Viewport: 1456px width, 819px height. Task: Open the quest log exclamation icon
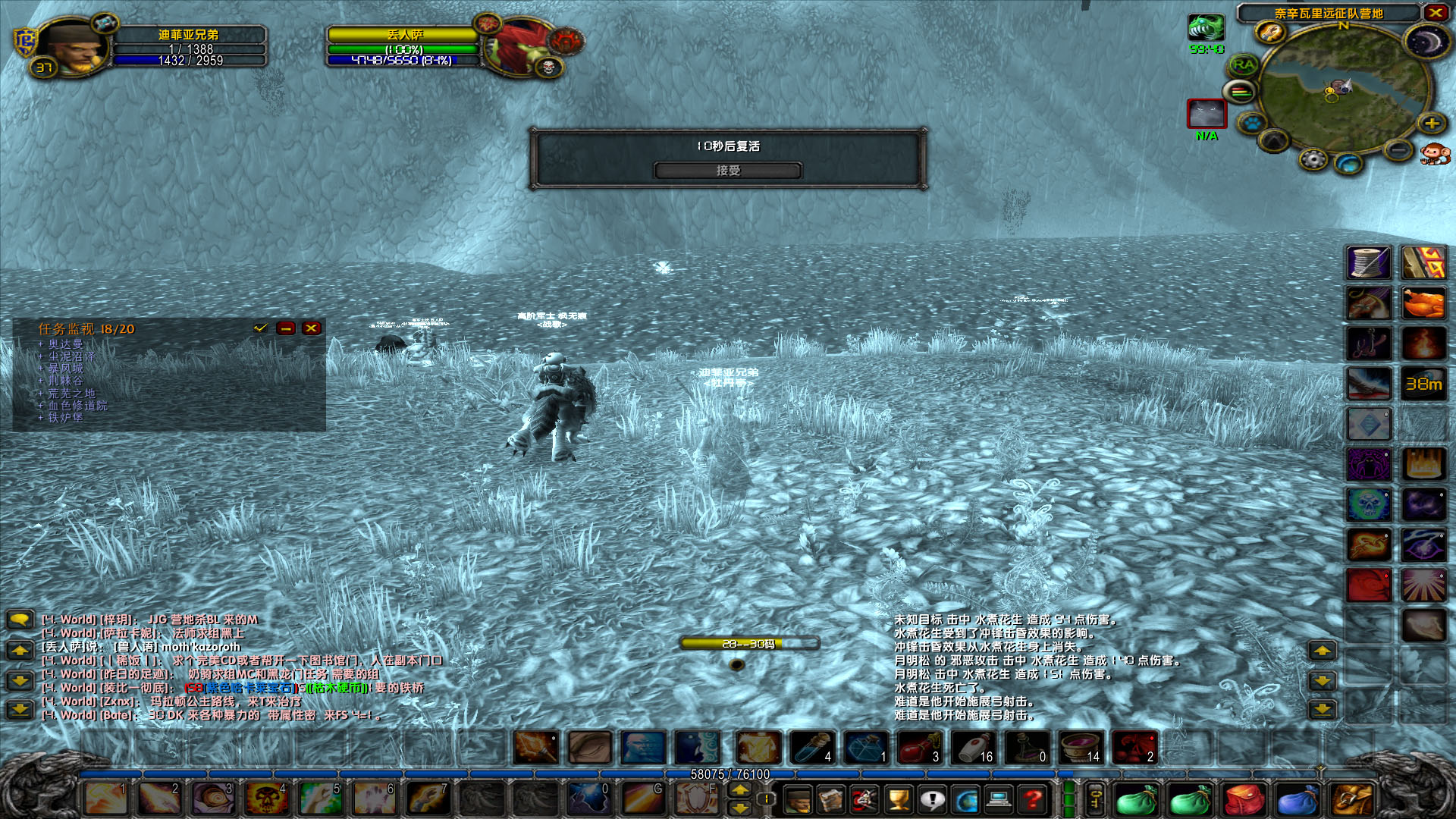click(932, 799)
